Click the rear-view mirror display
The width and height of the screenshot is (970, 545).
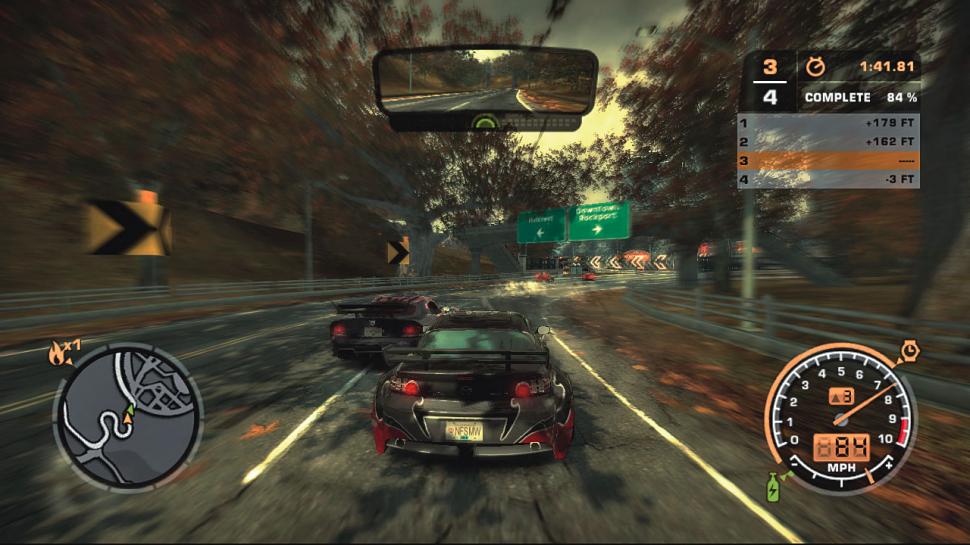[x=485, y=83]
